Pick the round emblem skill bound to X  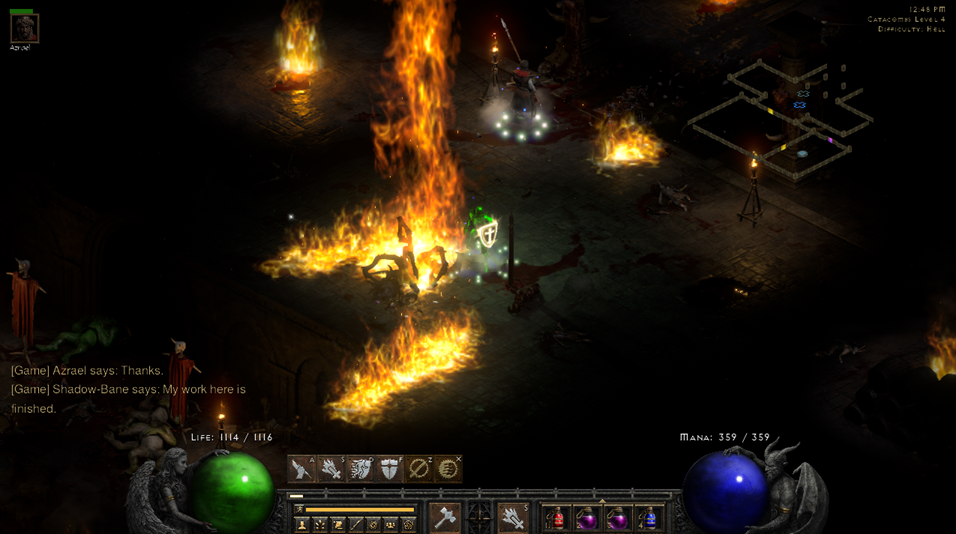click(x=448, y=468)
